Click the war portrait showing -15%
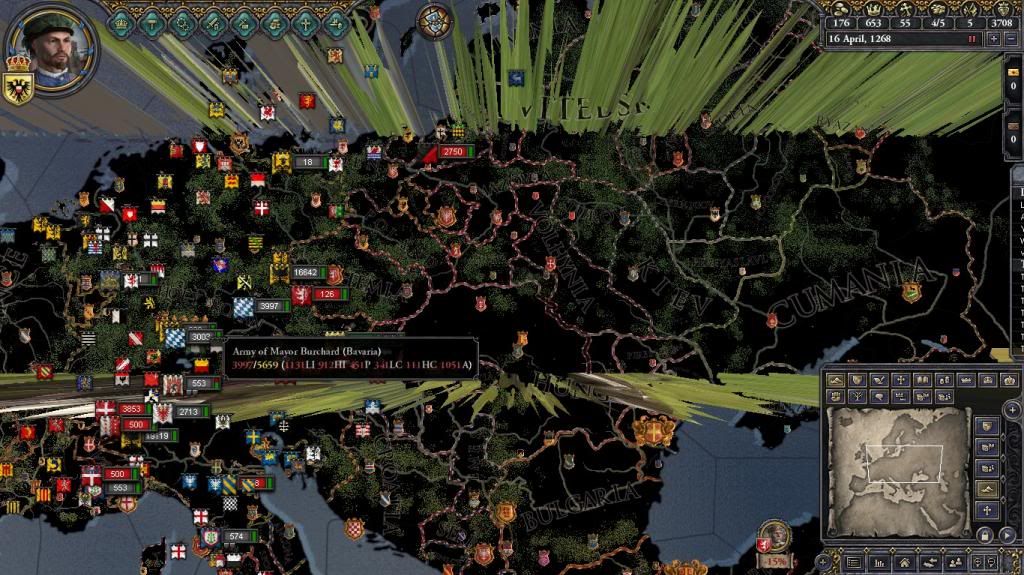The height and width of the screenshot is (575, 1024). [773, 539]
